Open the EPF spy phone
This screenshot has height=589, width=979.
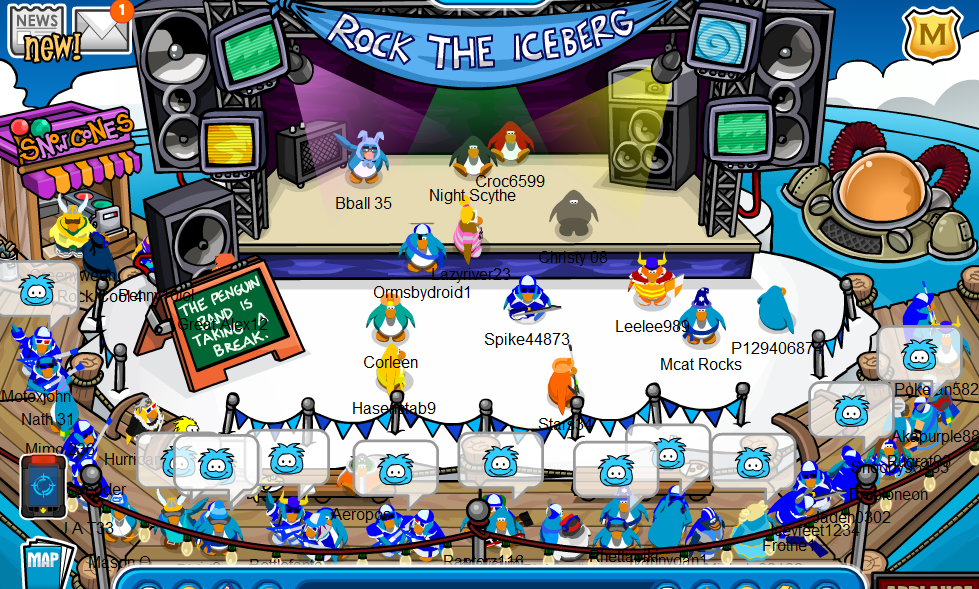(x=43, y=485)
